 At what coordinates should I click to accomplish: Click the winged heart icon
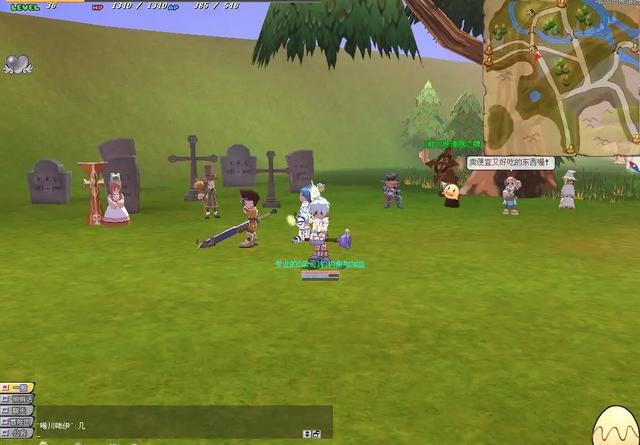(x=16, y=64)
